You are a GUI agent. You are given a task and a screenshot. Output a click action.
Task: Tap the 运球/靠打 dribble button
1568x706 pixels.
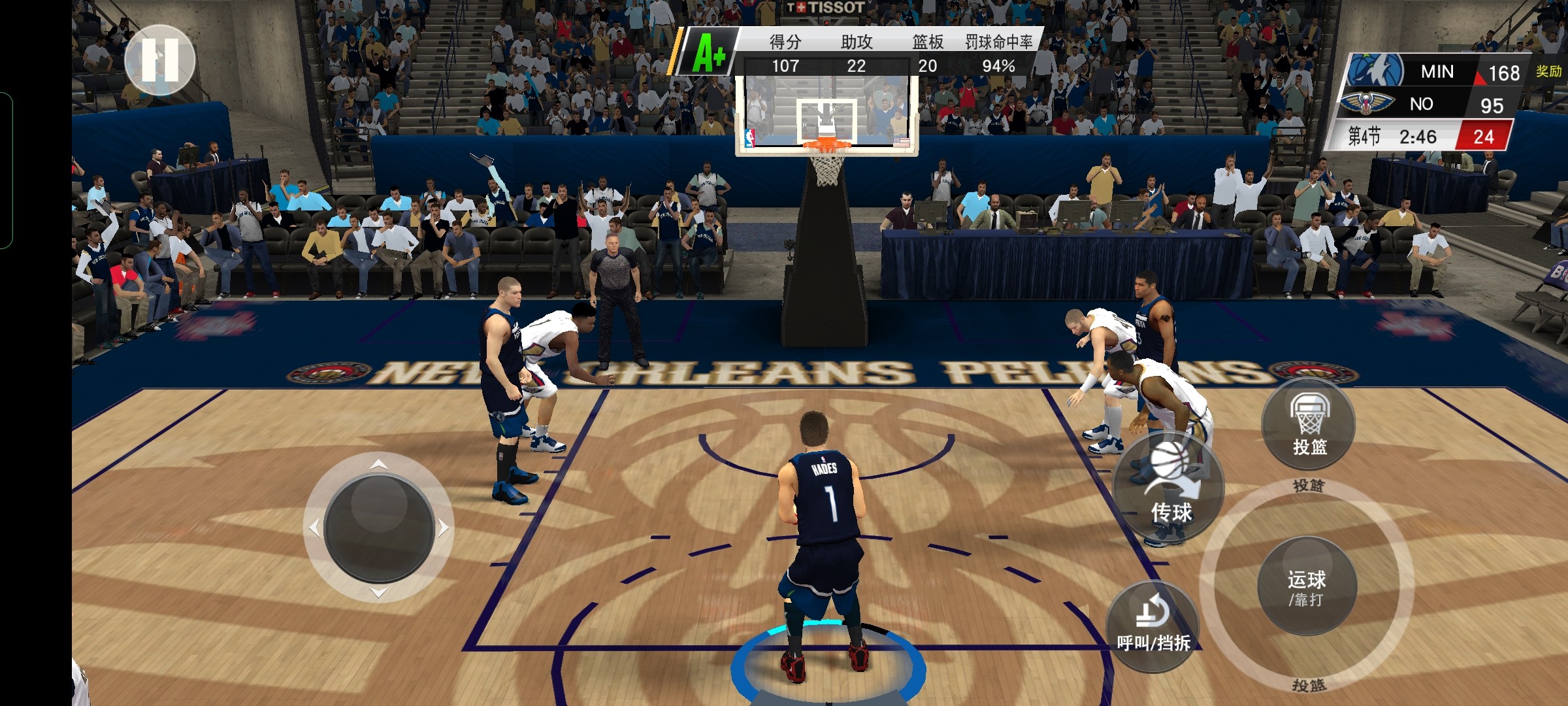[1307, 587]
